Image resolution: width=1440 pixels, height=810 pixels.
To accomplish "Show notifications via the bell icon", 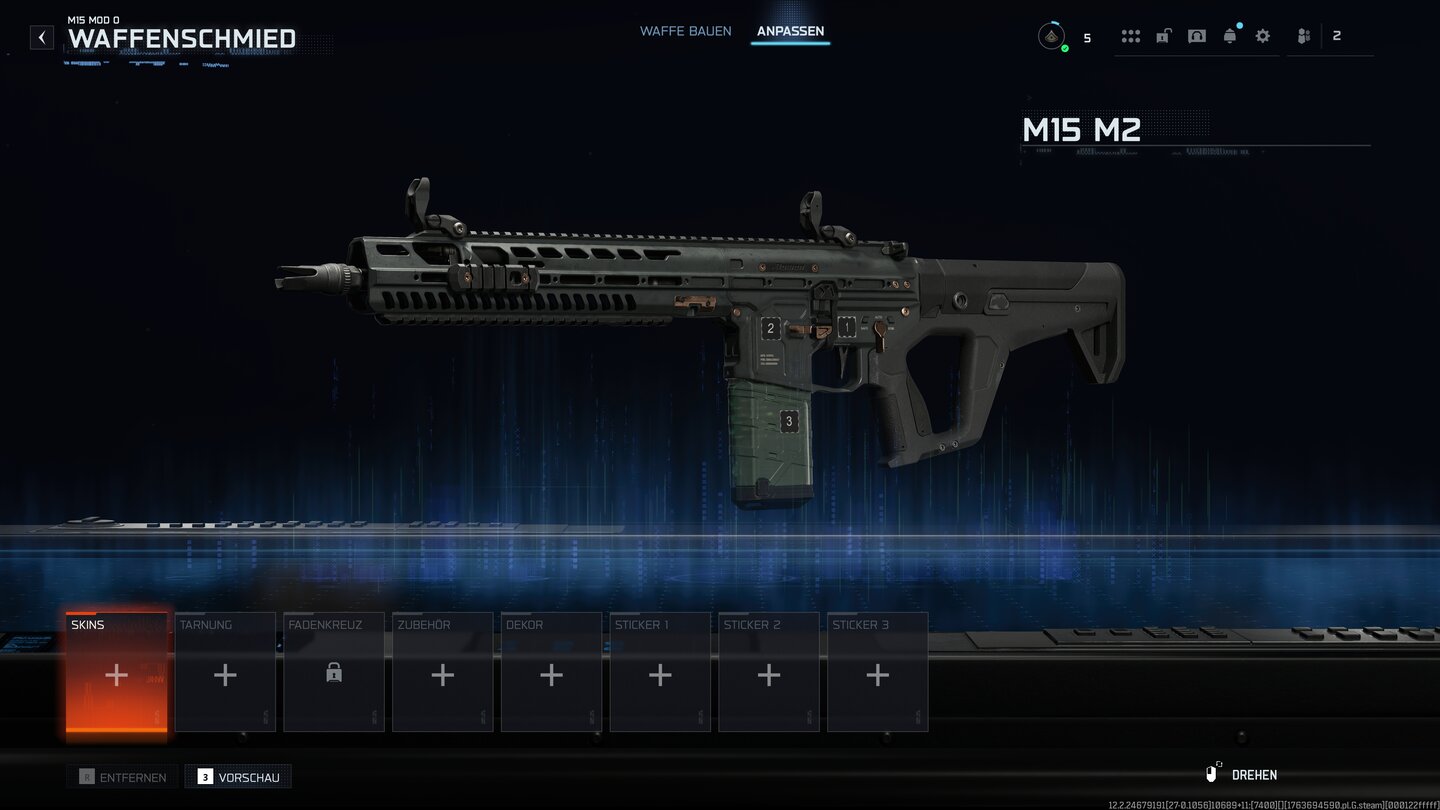I will 1230,36.
